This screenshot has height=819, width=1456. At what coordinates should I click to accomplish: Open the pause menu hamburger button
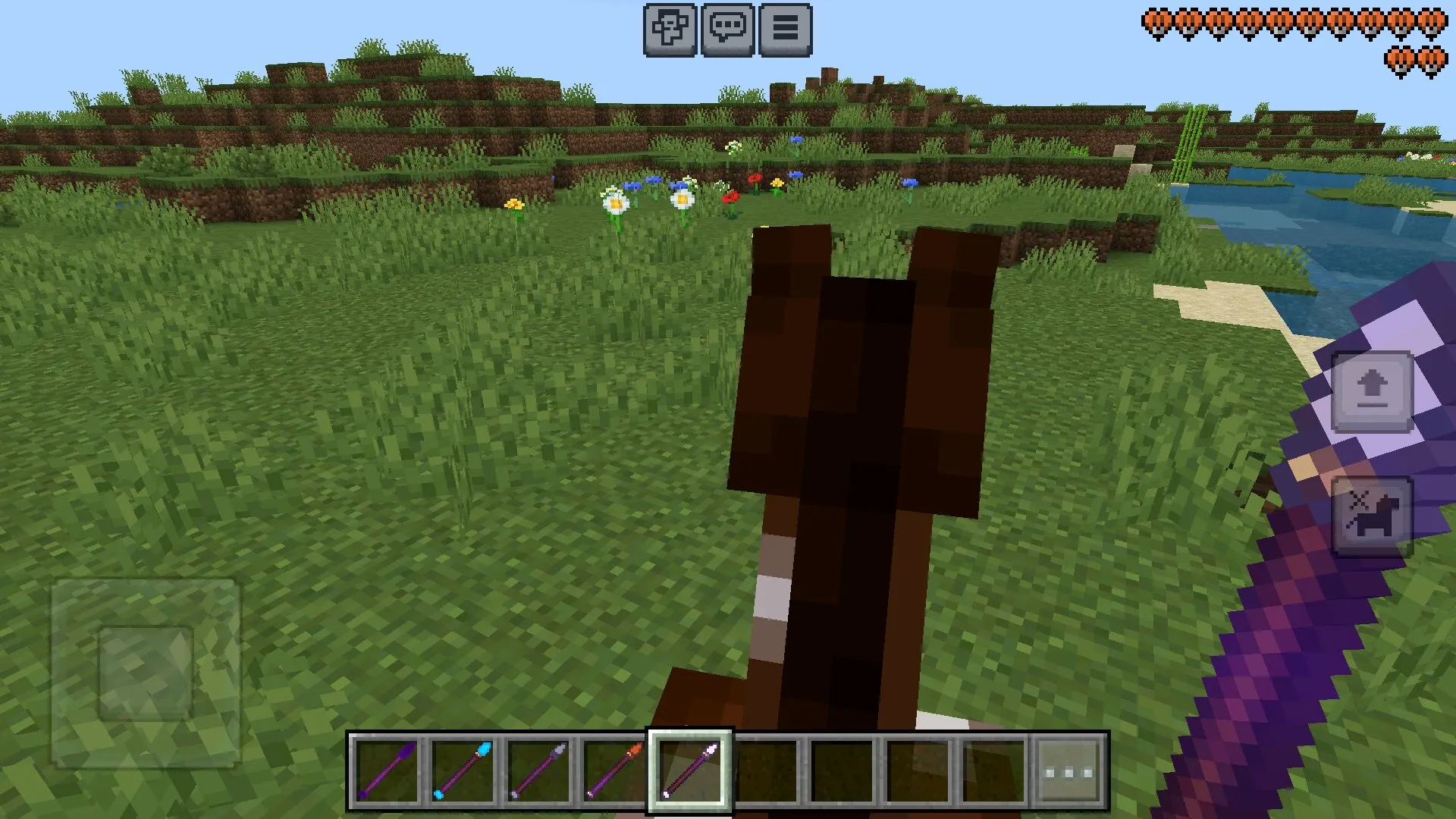click(x=785, y=30)
